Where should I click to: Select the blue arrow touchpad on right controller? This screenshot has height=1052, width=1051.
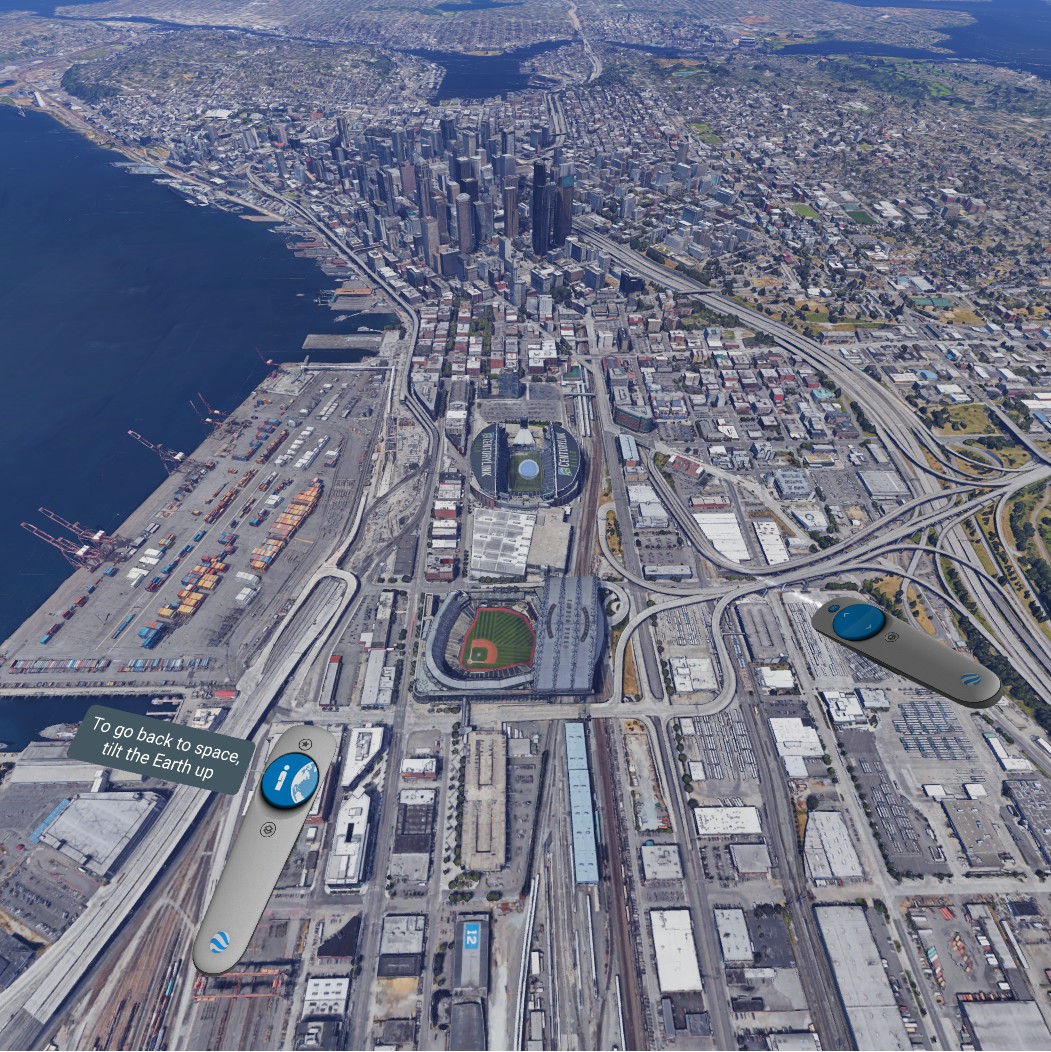pyautogui.click(x=858, y=621)
